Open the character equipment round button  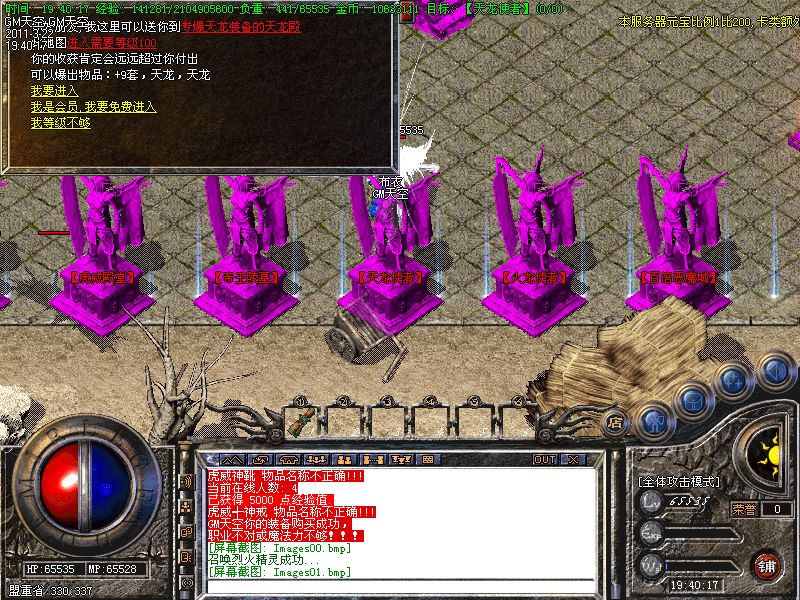(x=655, y=418)
